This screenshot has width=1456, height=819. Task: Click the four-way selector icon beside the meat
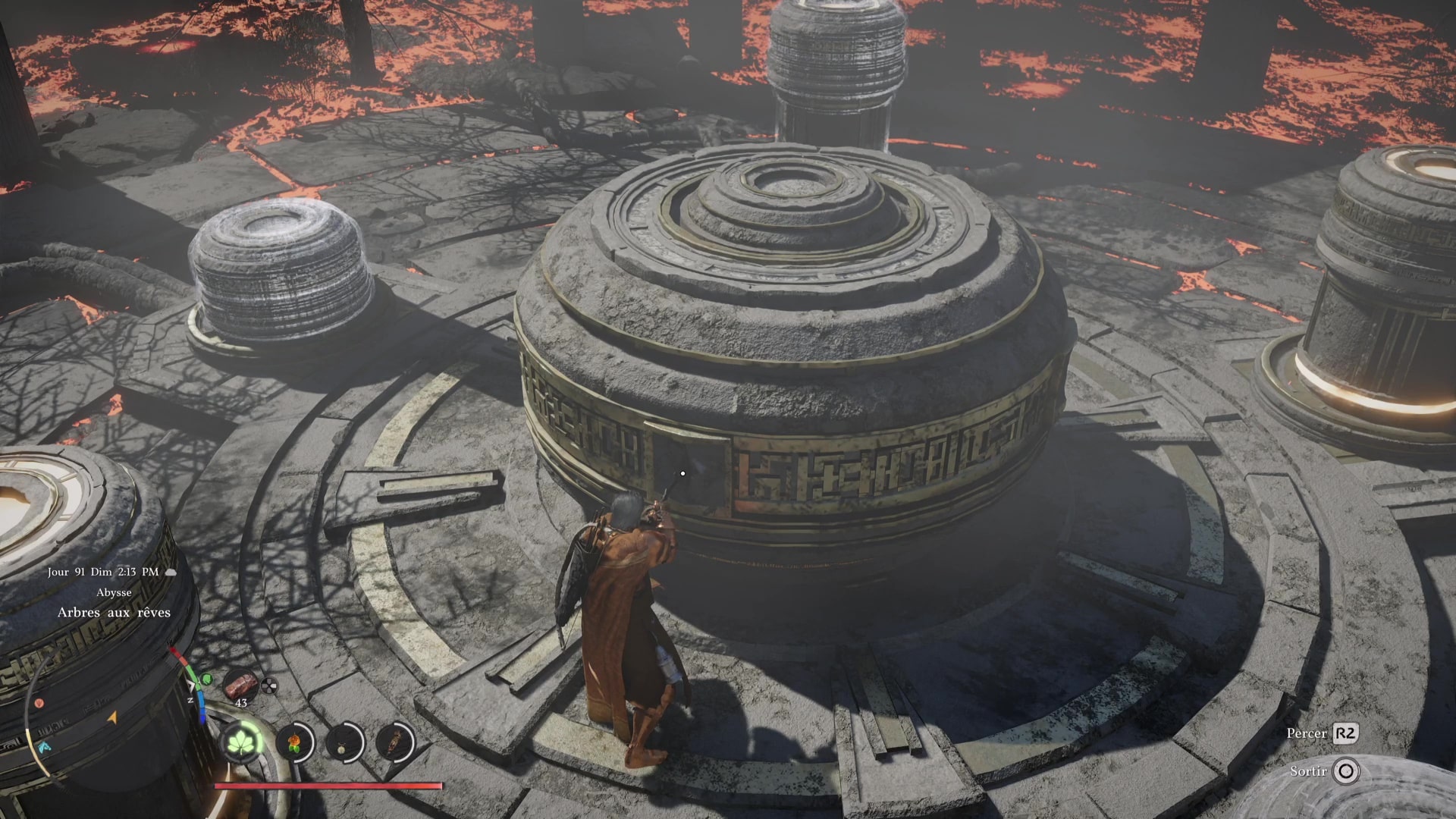[268, 687]
